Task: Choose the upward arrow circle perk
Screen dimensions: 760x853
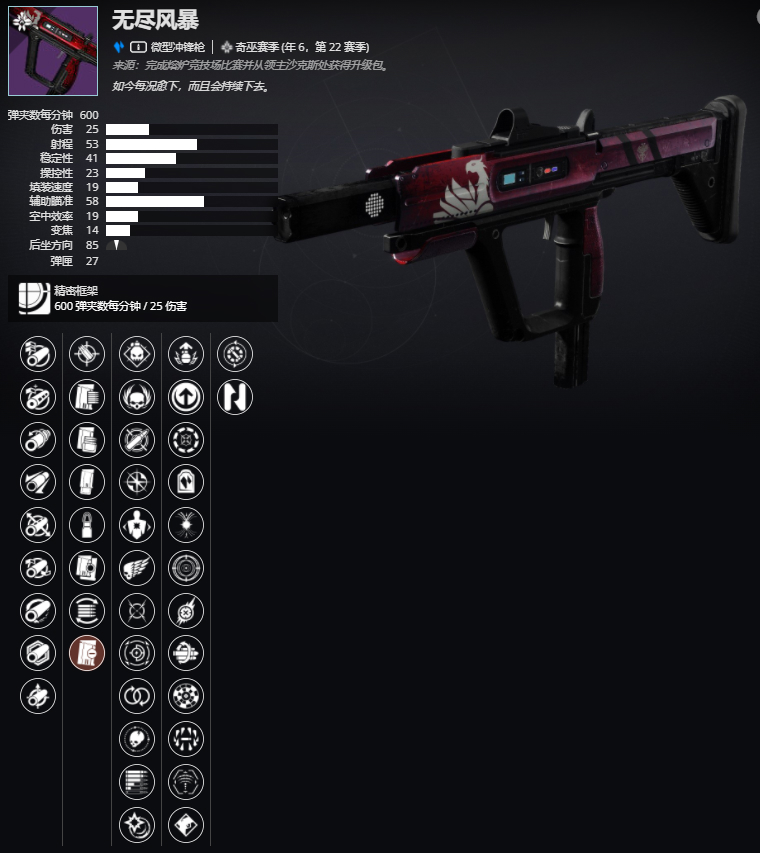Action: coord(186,396)
